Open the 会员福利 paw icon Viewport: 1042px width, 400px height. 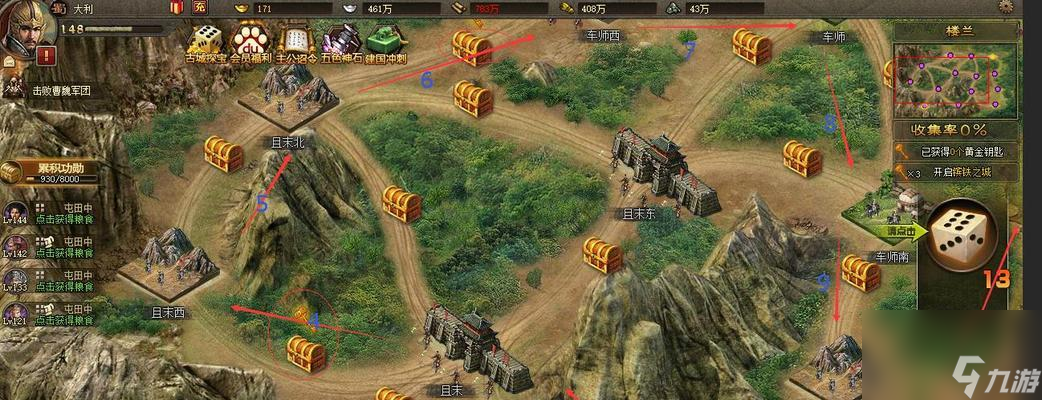(249, 41)
